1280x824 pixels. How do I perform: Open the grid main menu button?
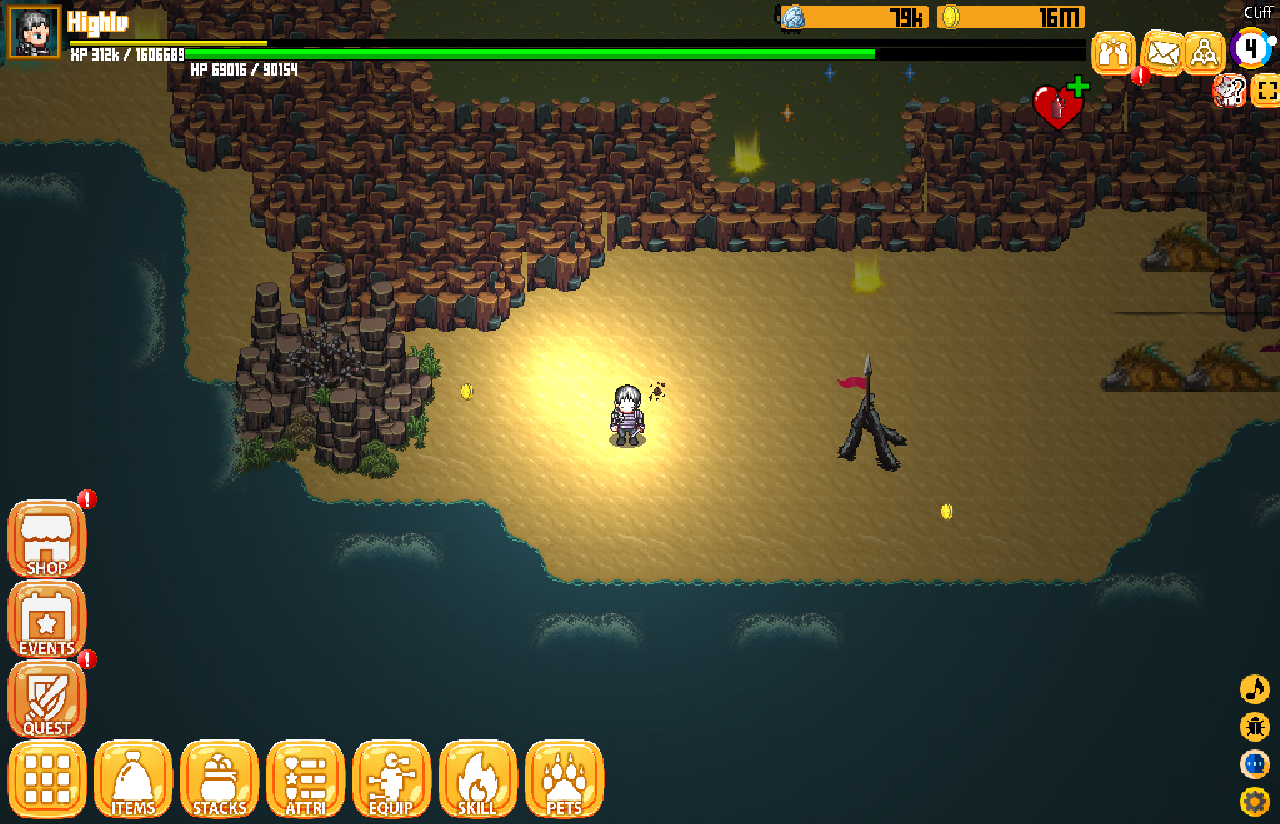tap(47, 779)
